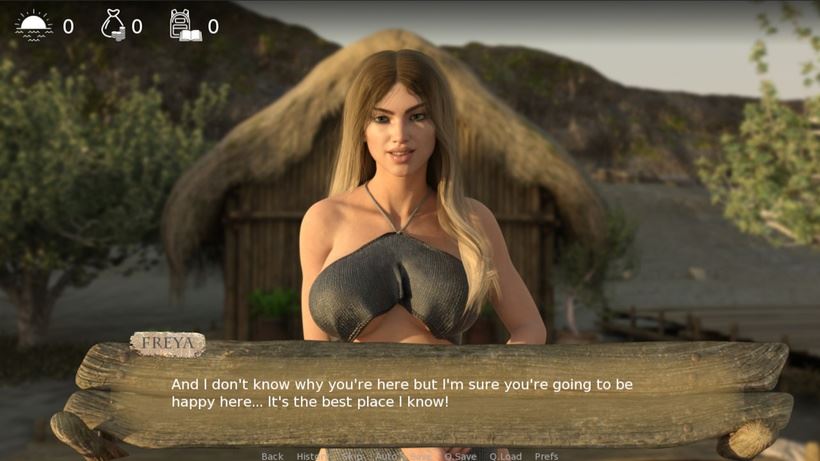Toggle Skip mode in the quick menu
820x461 pixels.
click(x=352, y=456)
